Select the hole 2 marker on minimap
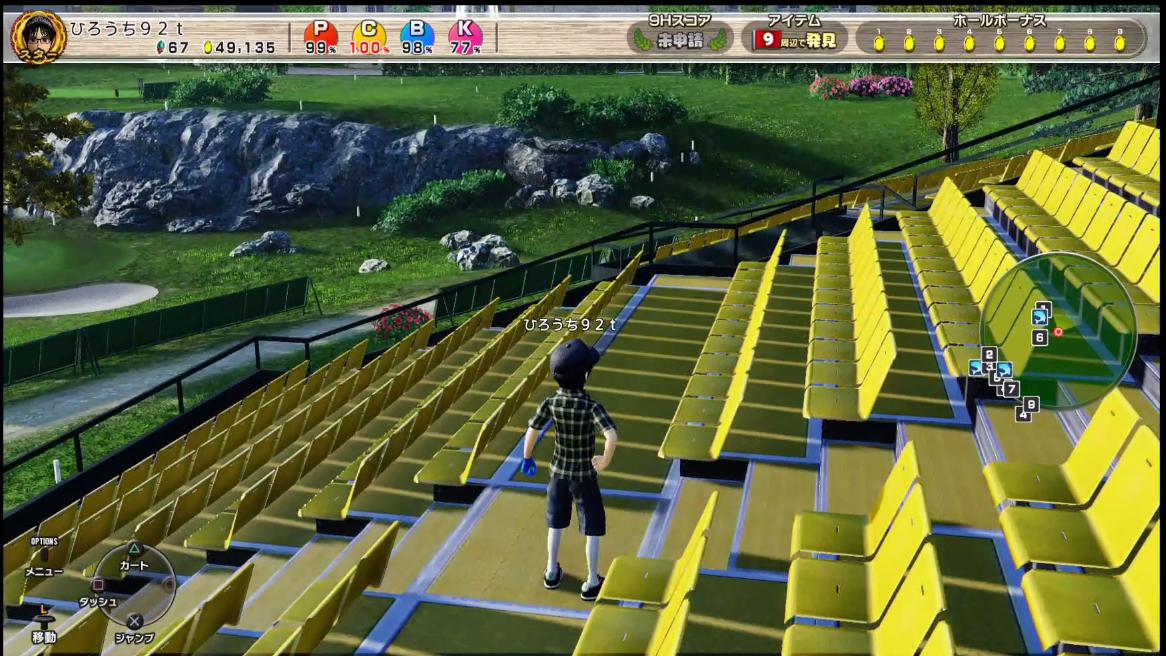1166x656 pixels. click(989, 354)
